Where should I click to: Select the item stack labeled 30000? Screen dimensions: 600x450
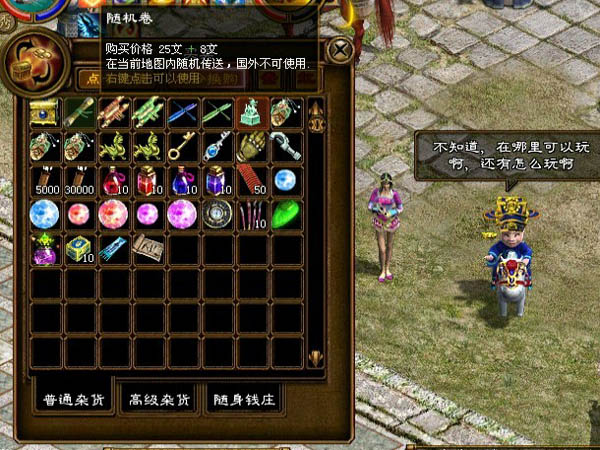pos(80,181)
